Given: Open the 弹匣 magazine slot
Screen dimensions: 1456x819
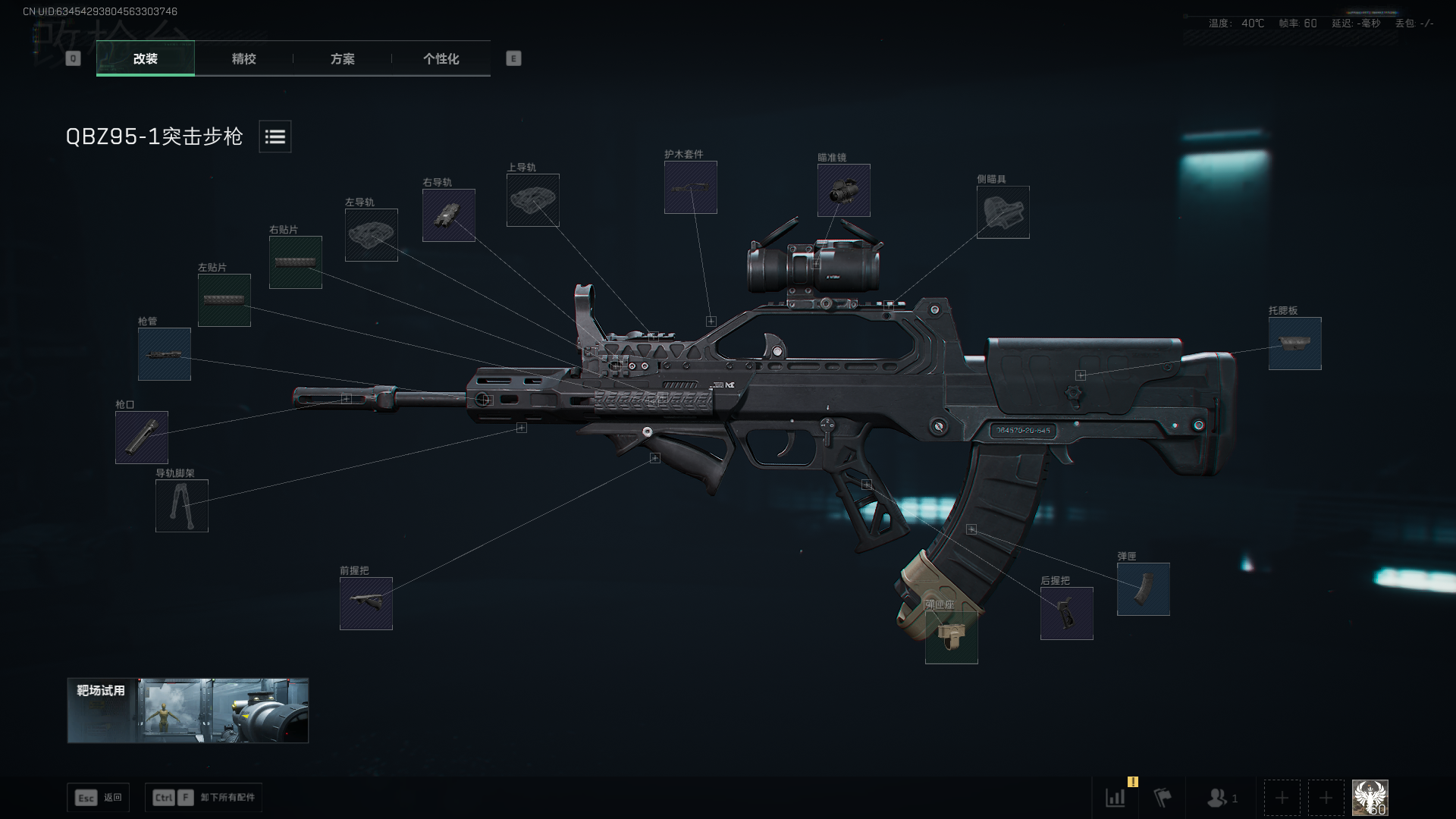Looking at the screenshot, I should coord(1144,589).
